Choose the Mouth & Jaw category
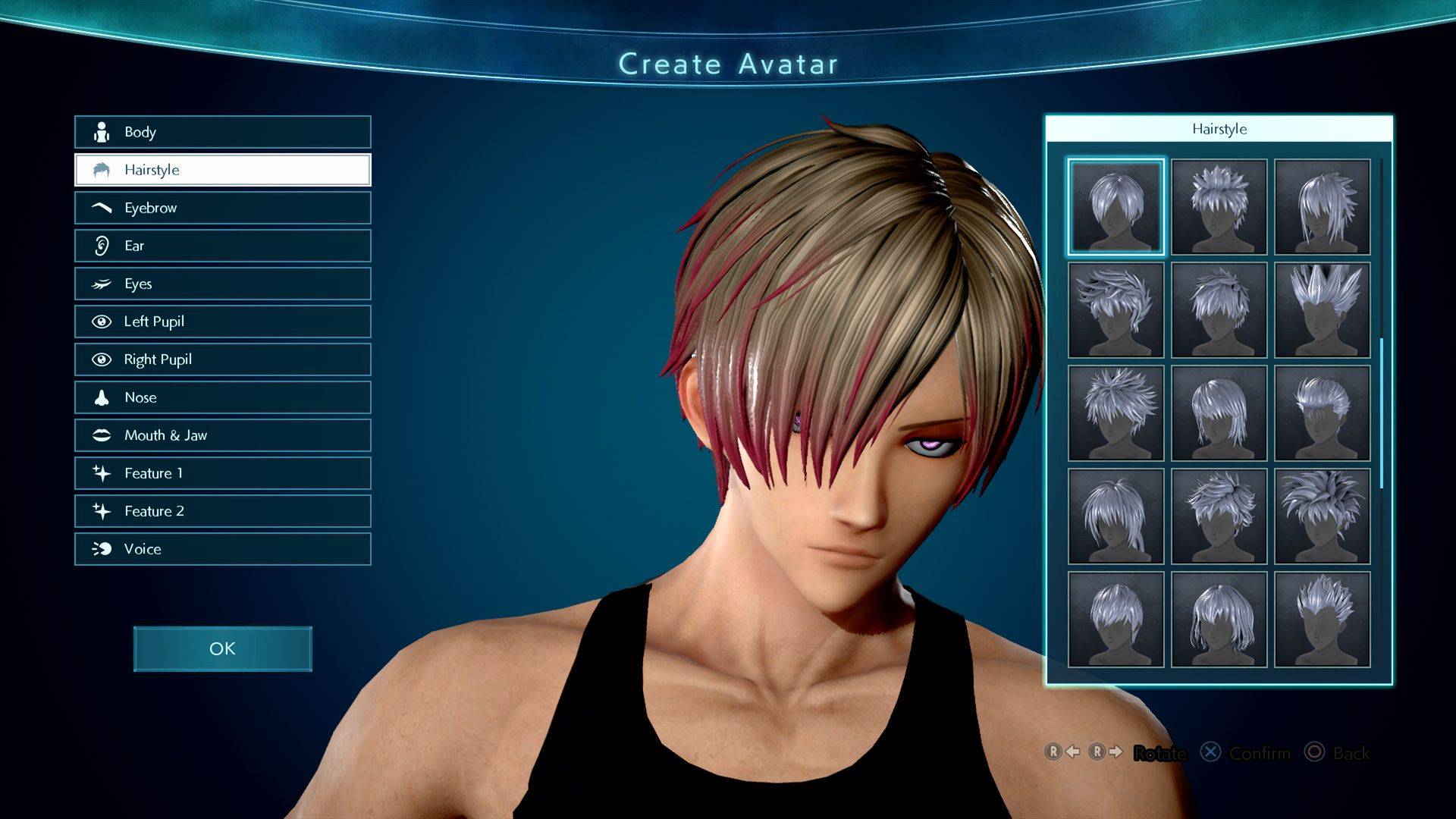Viewport: 1456px width, 819px height. 222,435
